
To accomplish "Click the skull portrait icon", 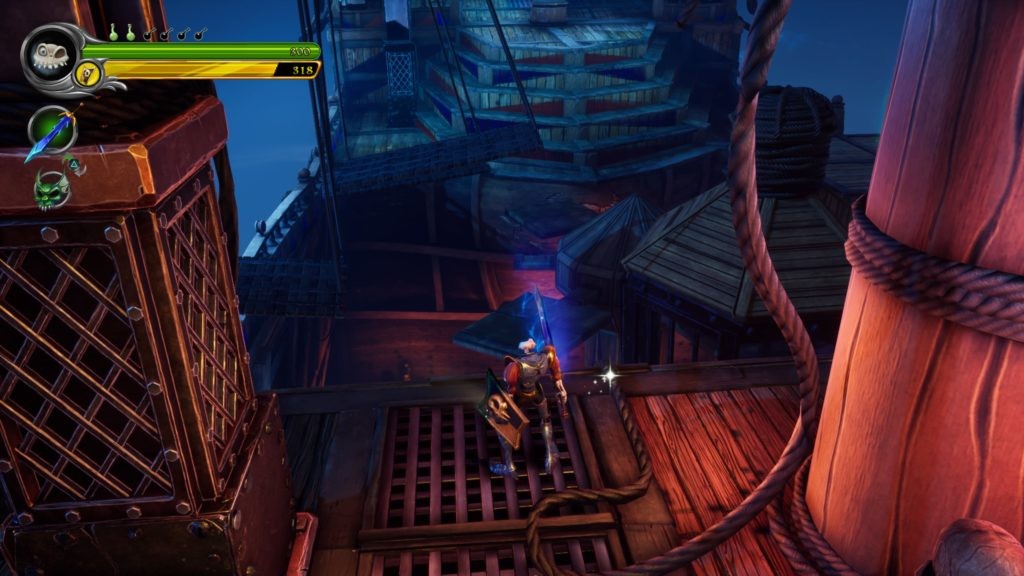I will [47, 54].
